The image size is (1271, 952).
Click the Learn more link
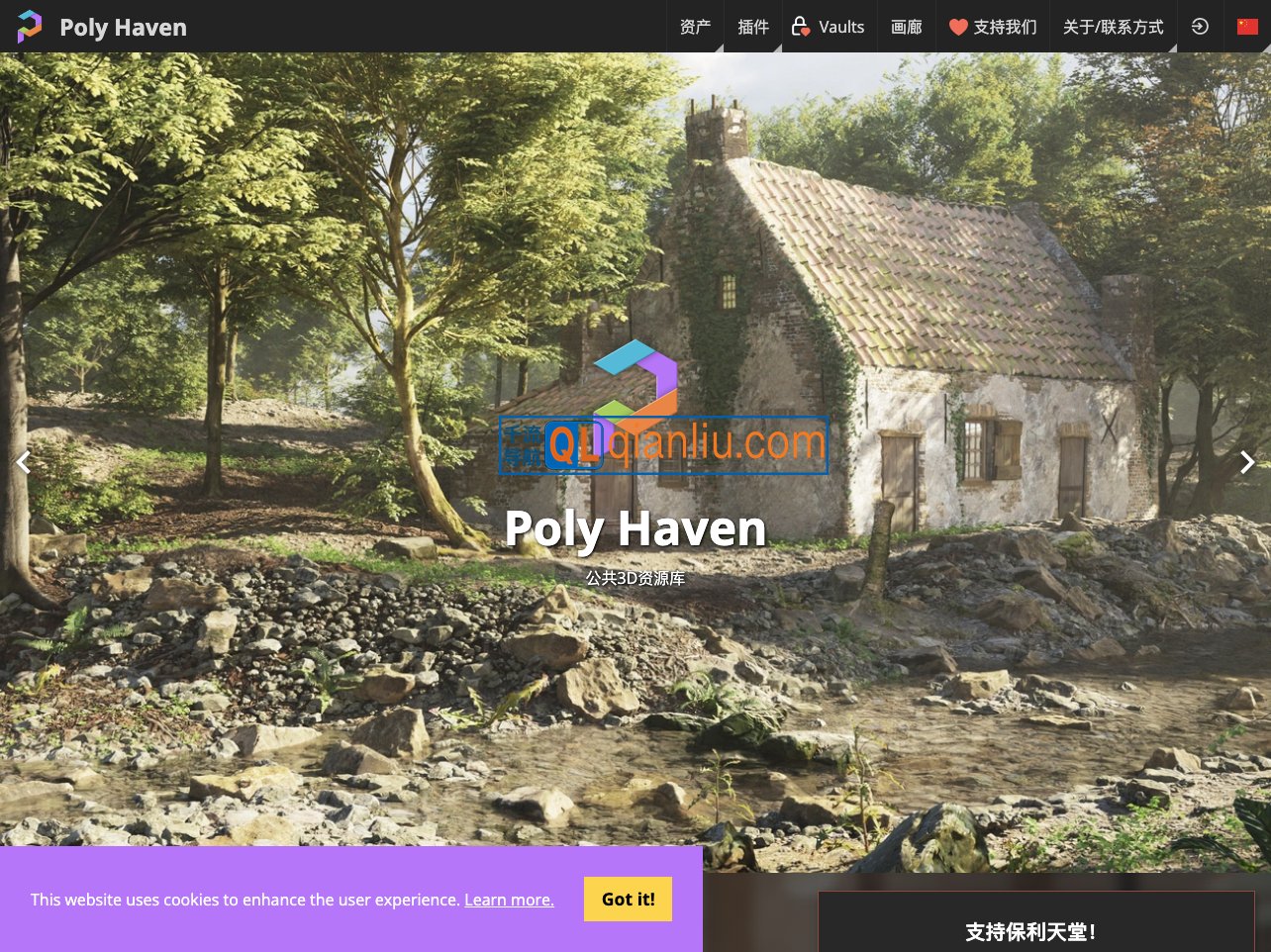click(x=509, y=900)
